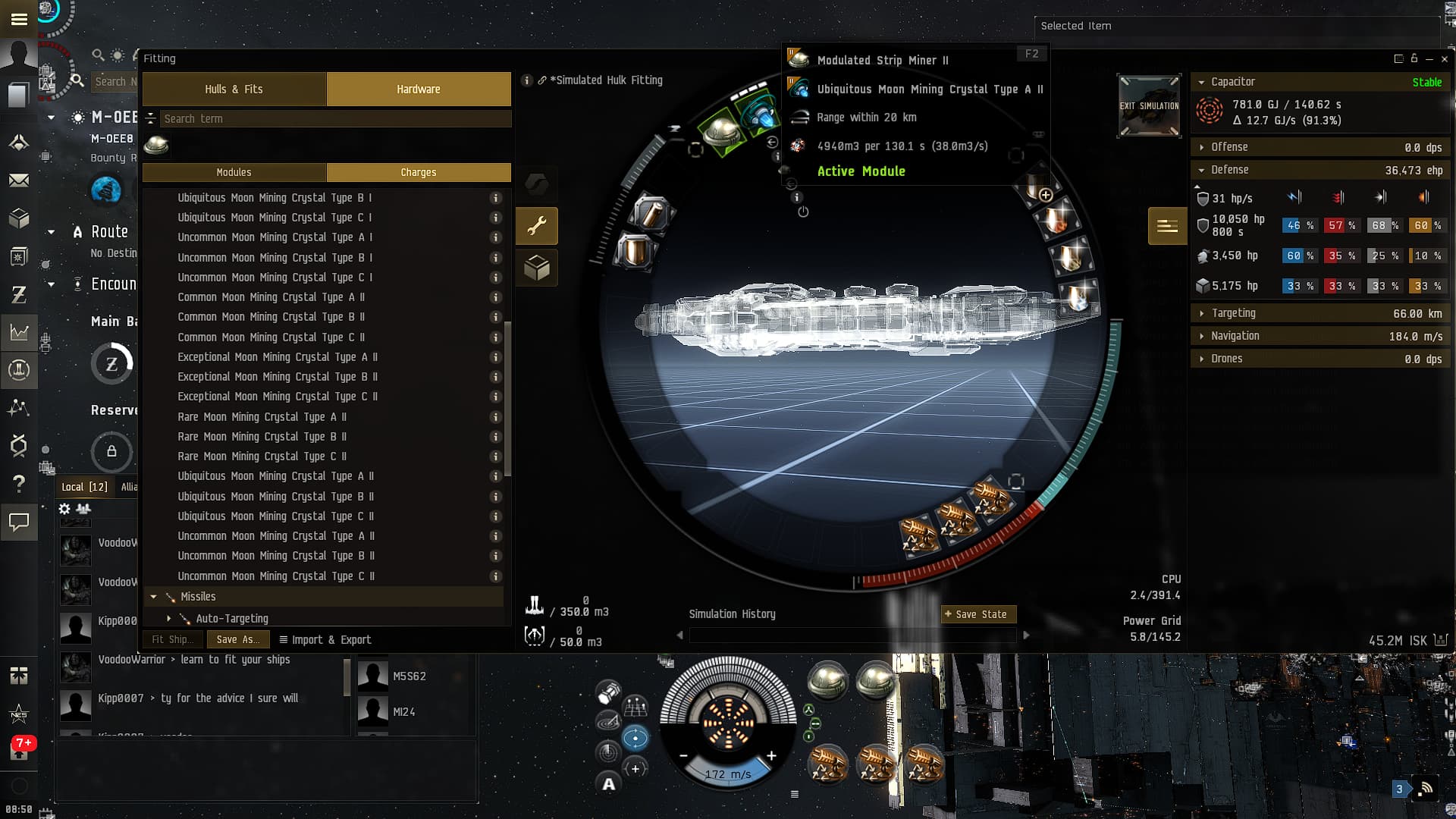Show the Charges sub-tab

[418, 173]
